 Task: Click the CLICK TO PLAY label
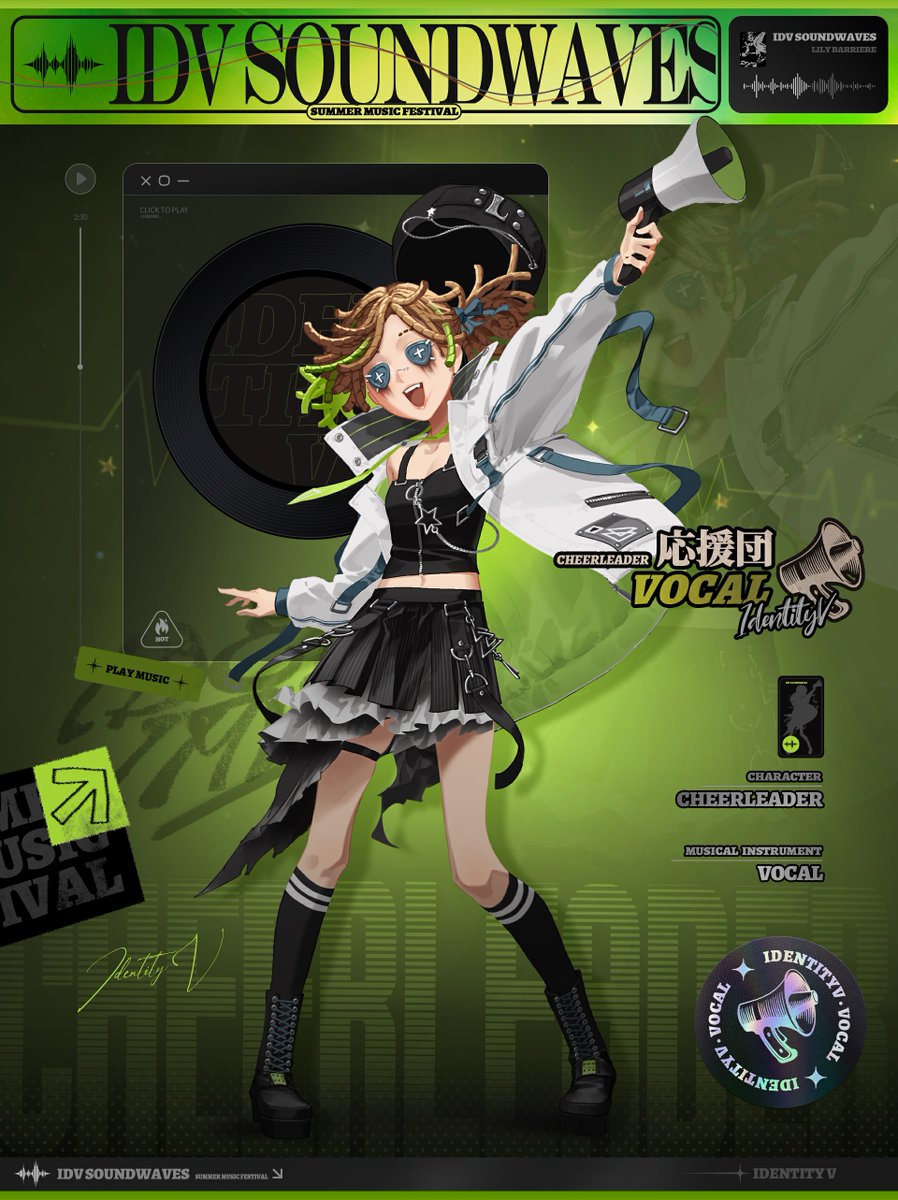pyautogui.click(x=164, y=210)
